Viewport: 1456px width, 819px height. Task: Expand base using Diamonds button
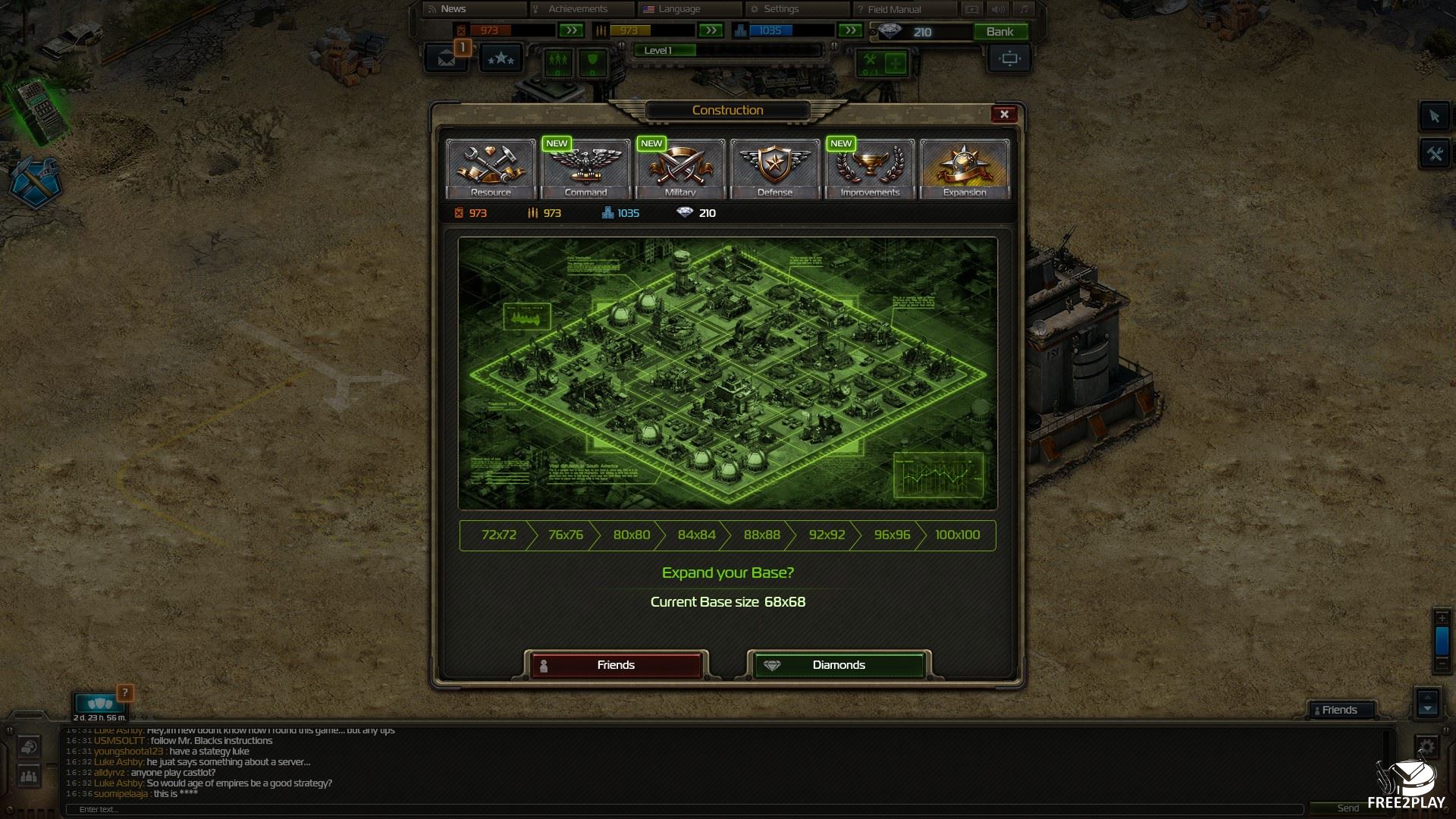point(839,665)
